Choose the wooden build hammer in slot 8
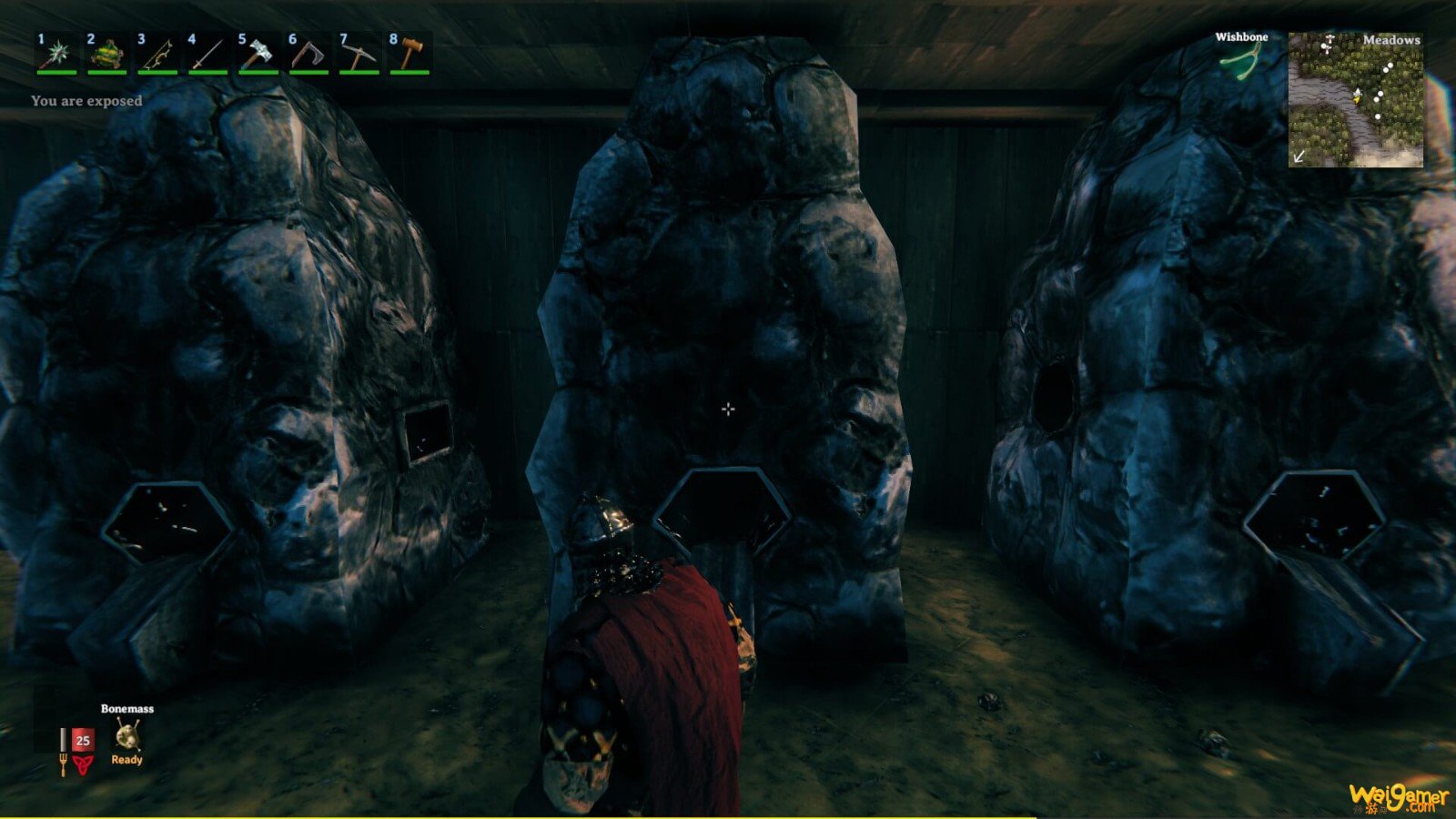The width and height of the screenshot is (1456, 819). click(x=409, y=55)
